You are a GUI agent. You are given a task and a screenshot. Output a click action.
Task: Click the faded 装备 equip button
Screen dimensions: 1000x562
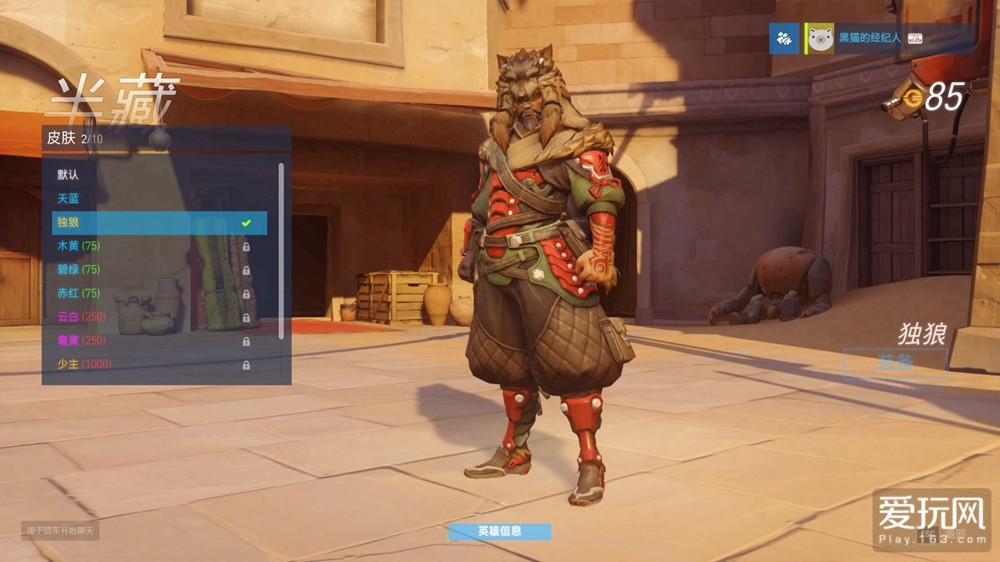pyautogui.click(x=894, y=362)
